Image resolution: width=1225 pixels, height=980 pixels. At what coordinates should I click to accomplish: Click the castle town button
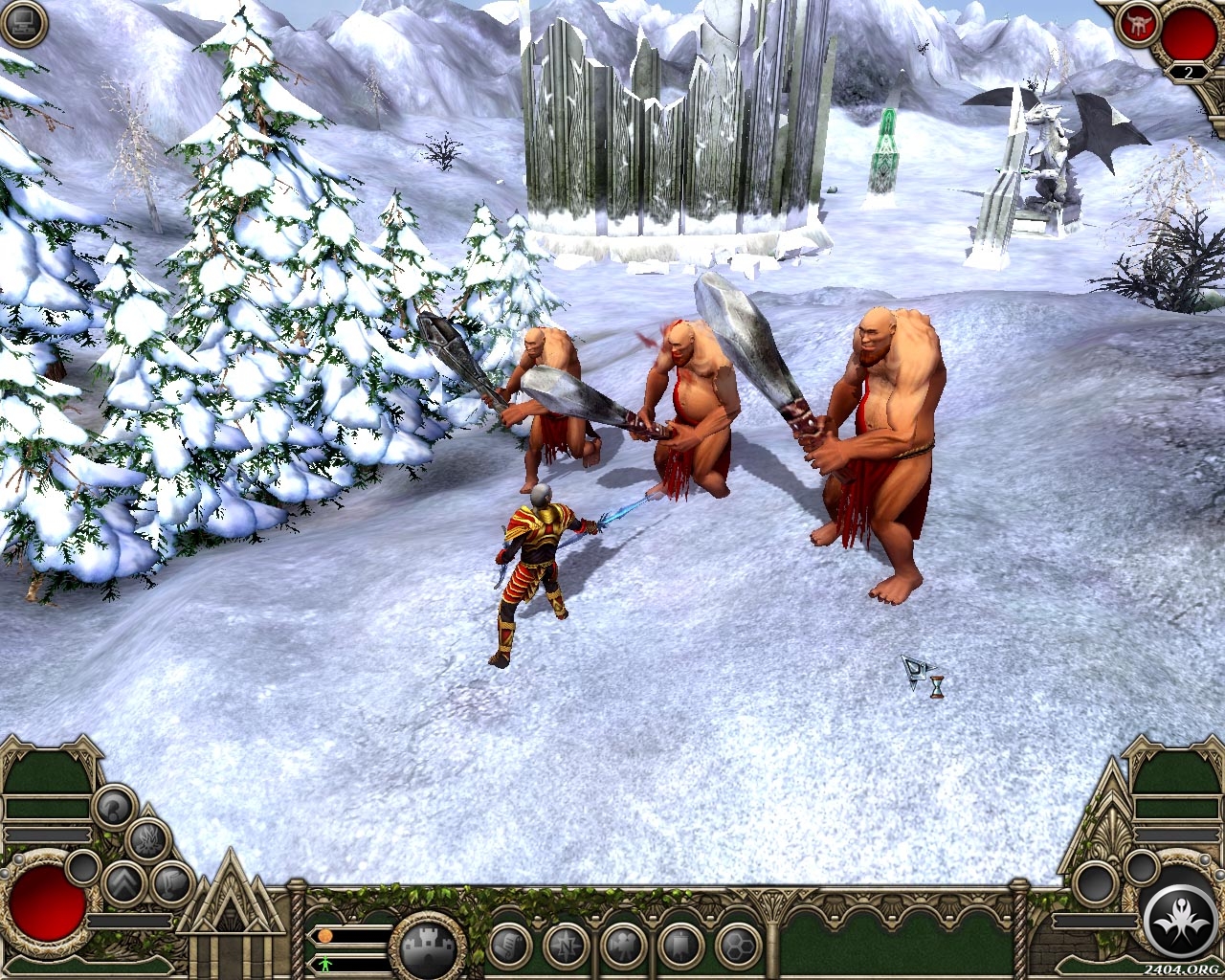click(x=427, y=947)
